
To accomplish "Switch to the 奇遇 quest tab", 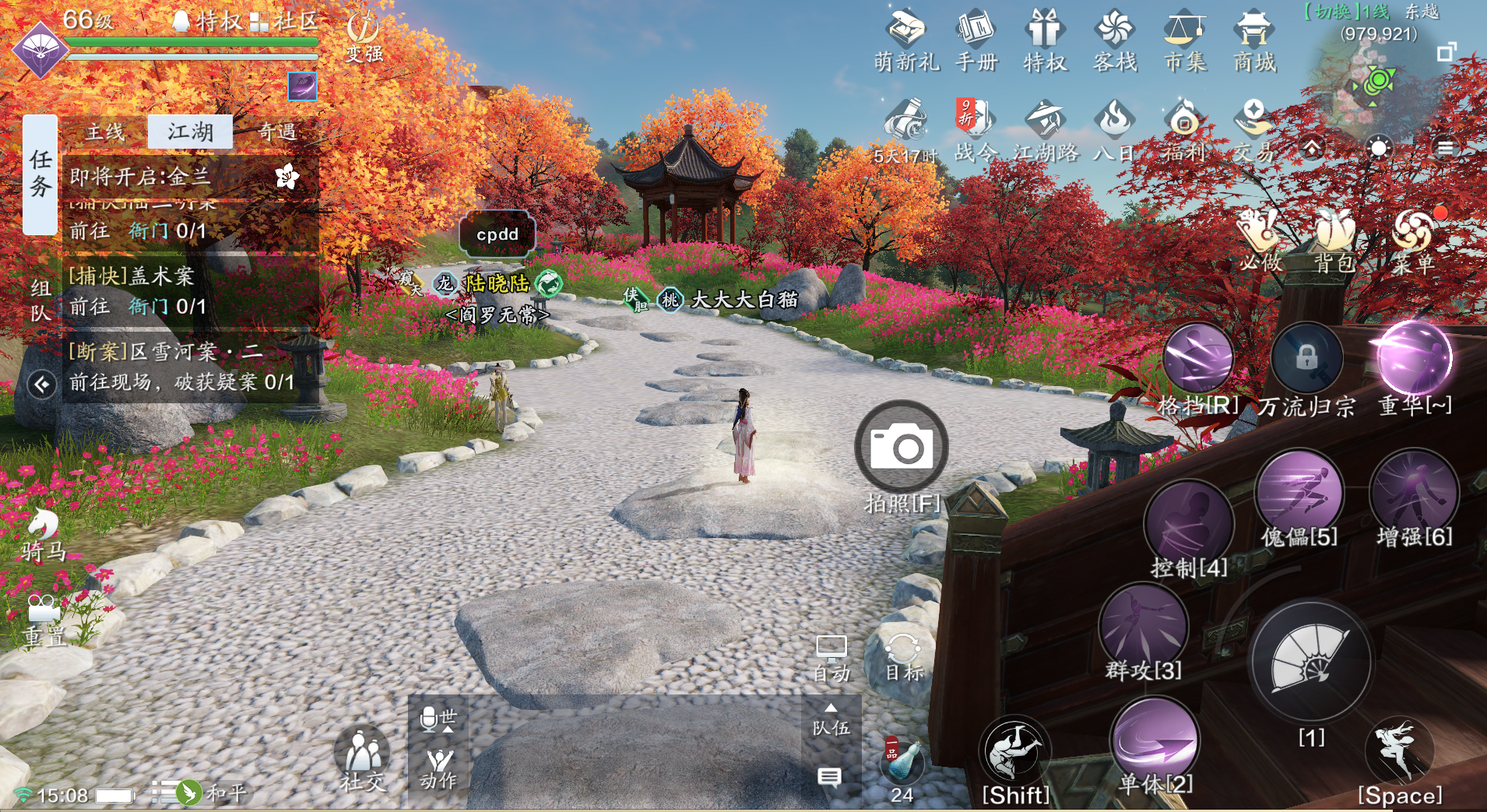I will [x=277, y=132].
